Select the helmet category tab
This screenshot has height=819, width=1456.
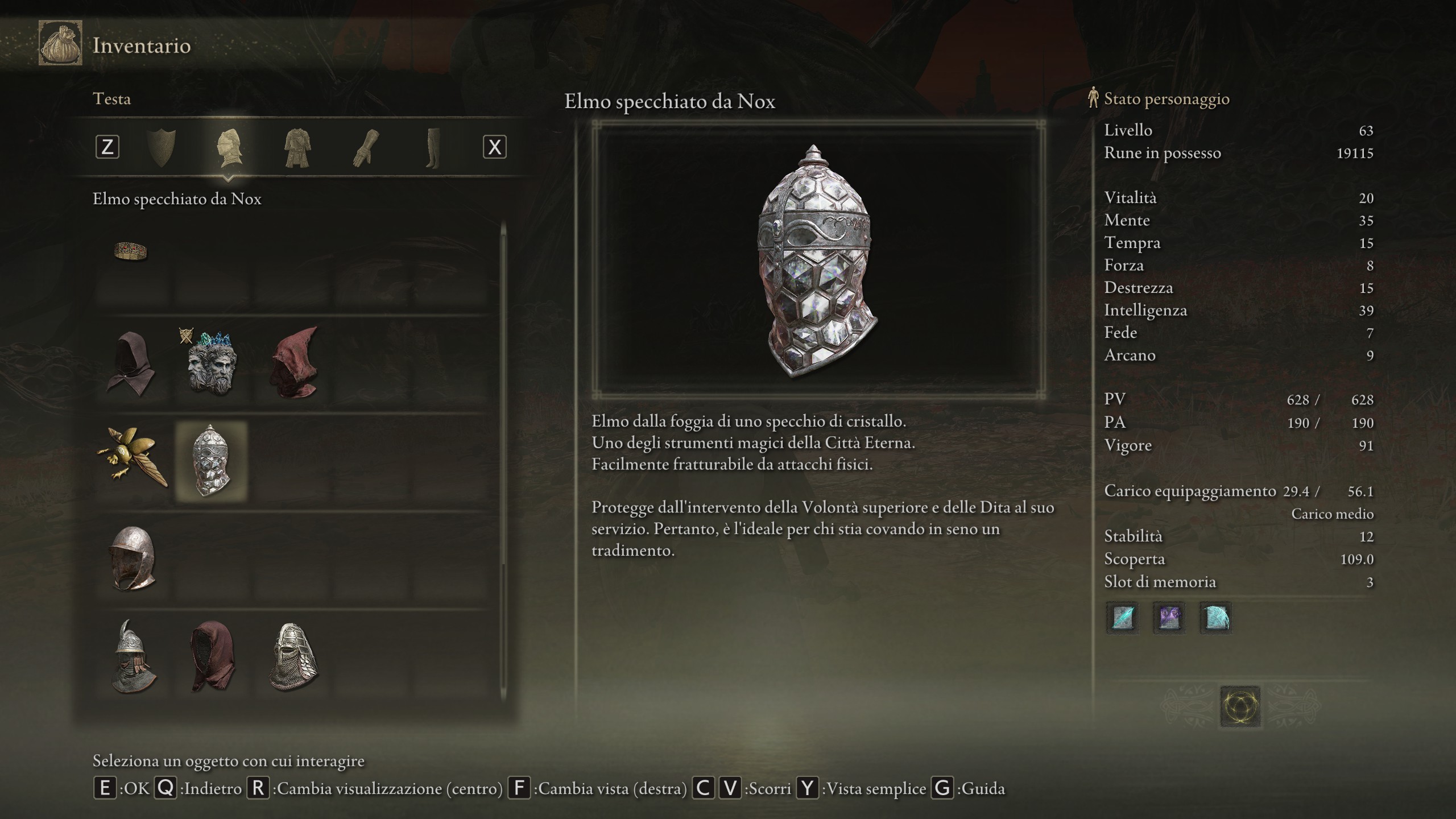(229, 147)
